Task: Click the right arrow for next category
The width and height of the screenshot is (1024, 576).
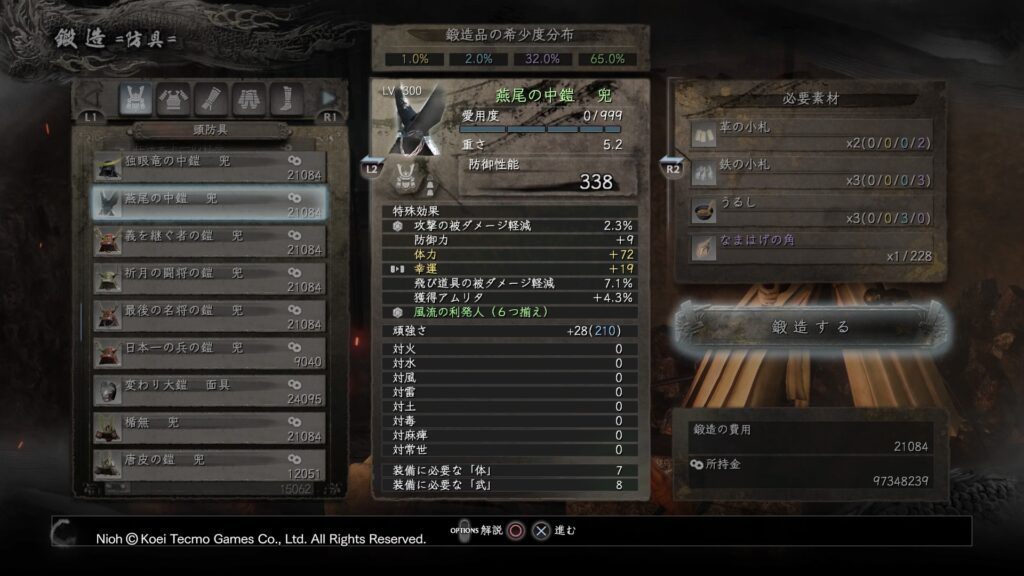Action: coord(328,98)
